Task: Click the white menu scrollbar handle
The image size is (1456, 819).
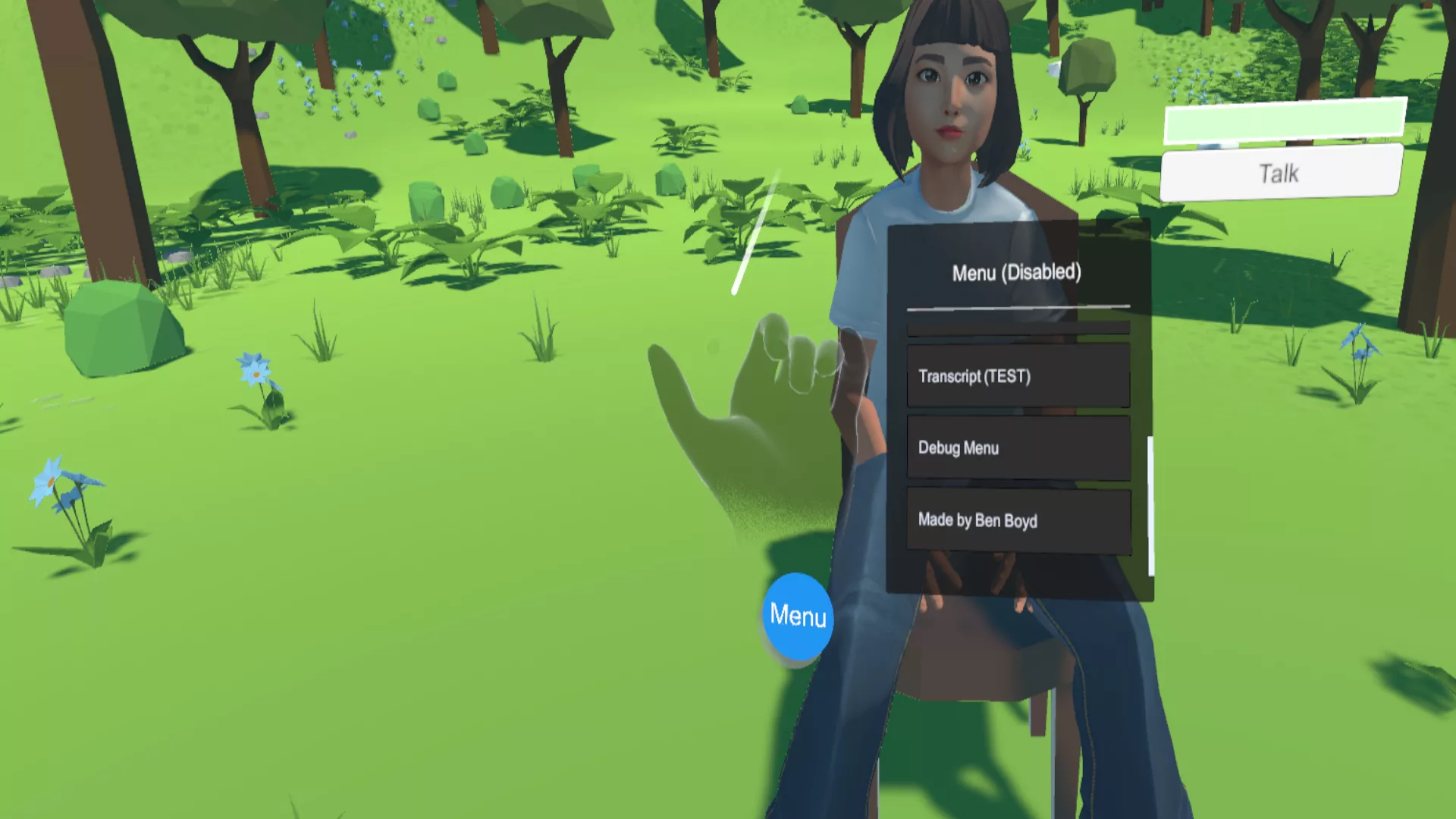Action: coord(1150,506)
